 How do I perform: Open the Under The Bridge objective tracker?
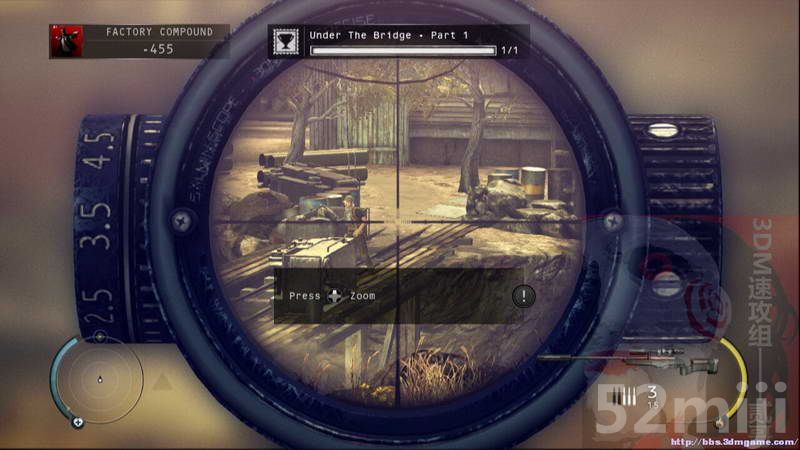click(x=398, y=40)
